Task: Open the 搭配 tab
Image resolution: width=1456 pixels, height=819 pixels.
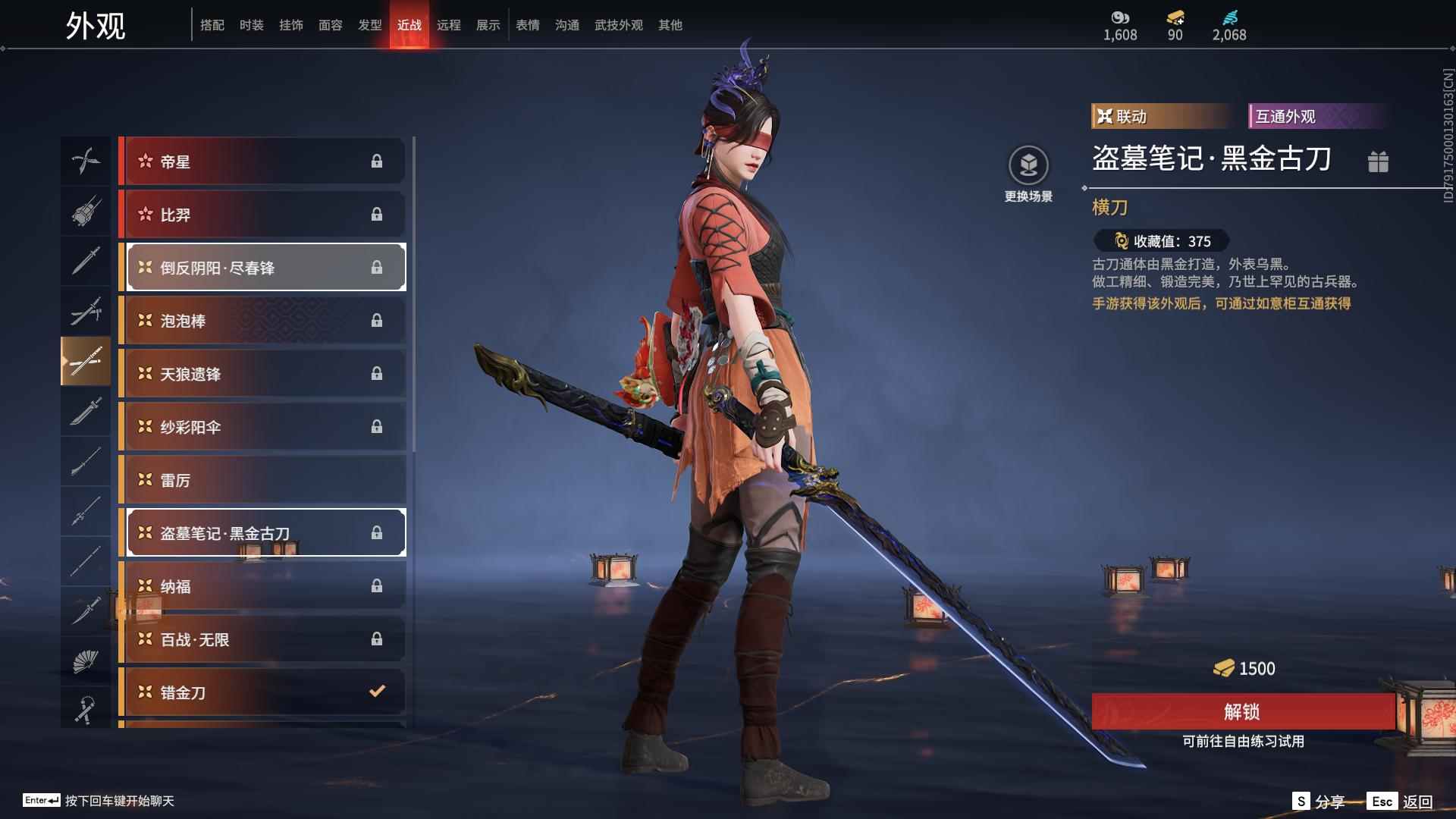Action: pyautogui.click(x=212, y=25)
